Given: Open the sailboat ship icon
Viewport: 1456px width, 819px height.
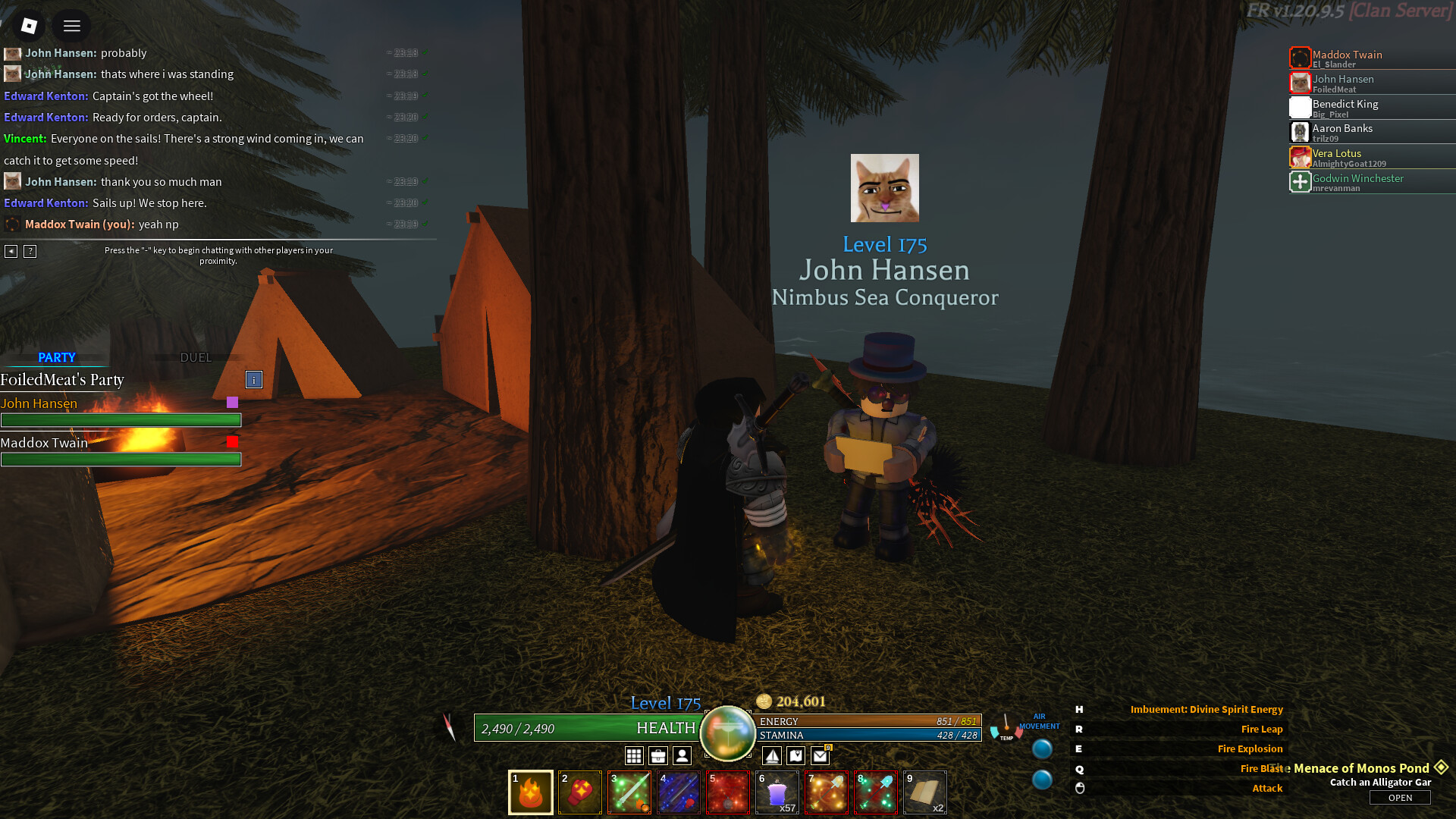Looking at the screenshot, I should (x=771, y=755).
